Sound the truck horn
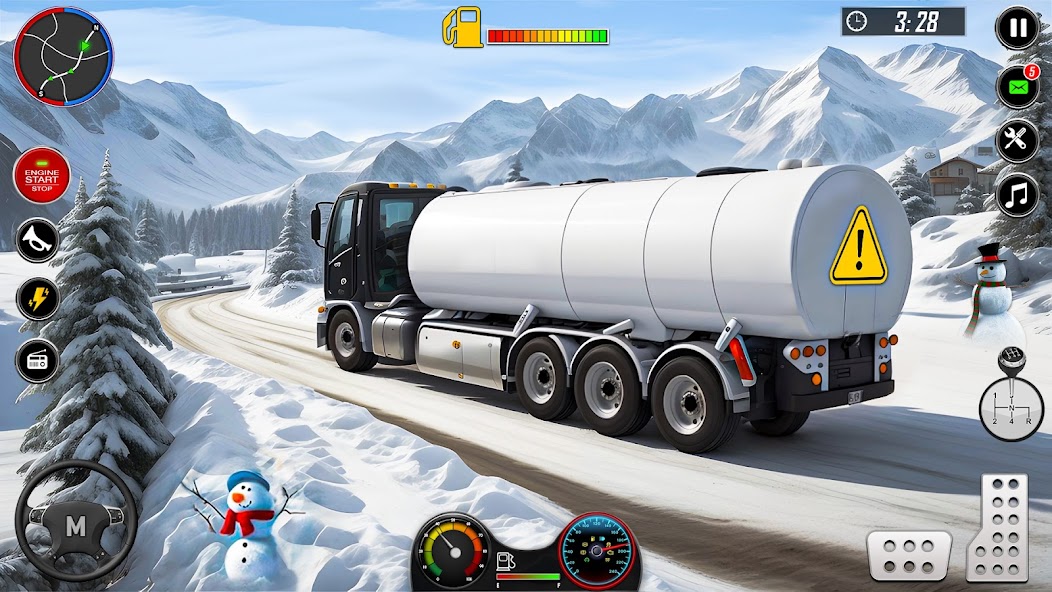The width and height of the screenshot is (1052, 592). coord(37,240)
